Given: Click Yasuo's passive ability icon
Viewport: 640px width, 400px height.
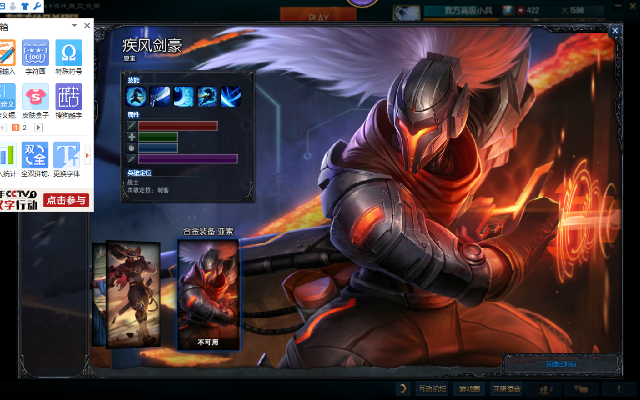Looking at the screenshot, I should pyautogui.click(x=136, y=96).
